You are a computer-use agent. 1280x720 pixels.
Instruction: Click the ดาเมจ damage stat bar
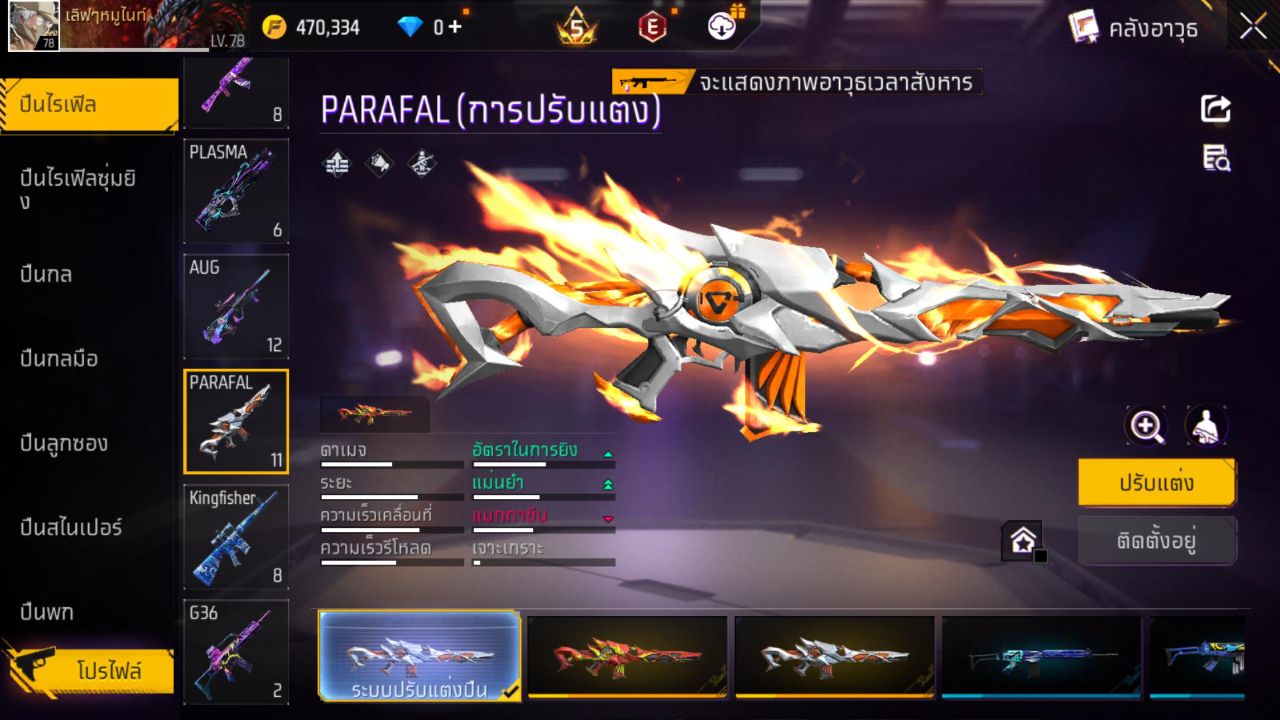(x=390, y=455)
